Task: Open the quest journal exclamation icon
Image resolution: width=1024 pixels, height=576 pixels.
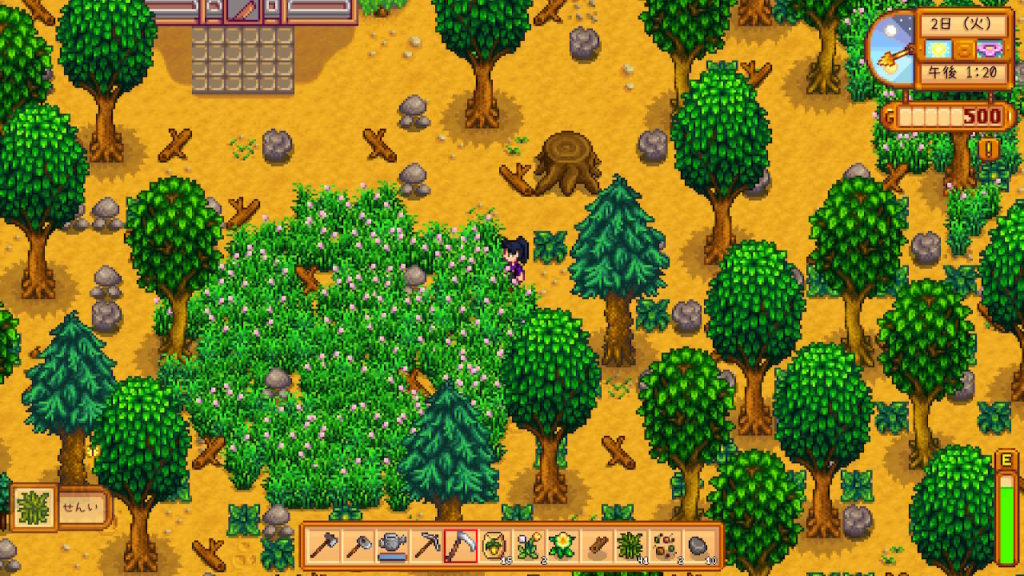Action: [x=990, y=150]
